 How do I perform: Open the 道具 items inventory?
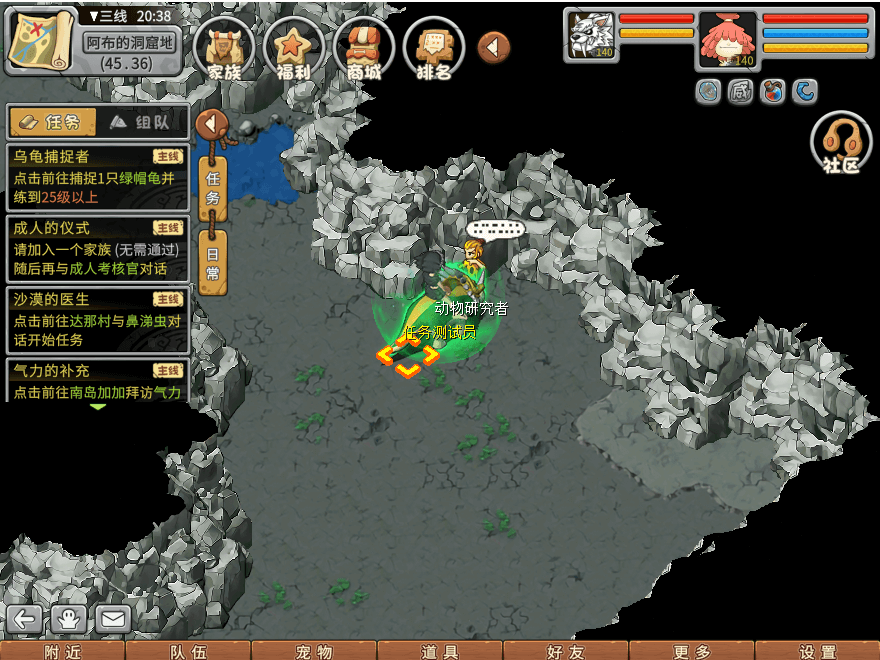[x=440, y=651]
